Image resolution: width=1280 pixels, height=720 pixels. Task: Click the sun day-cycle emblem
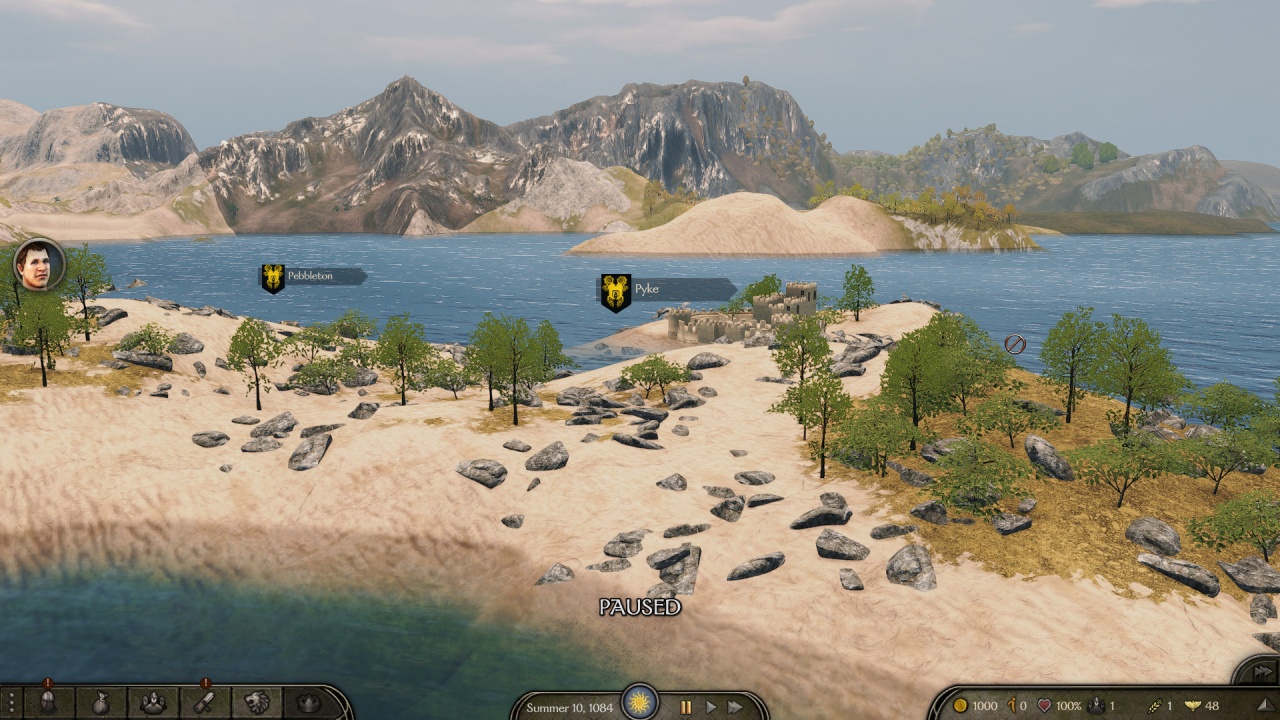640,701
